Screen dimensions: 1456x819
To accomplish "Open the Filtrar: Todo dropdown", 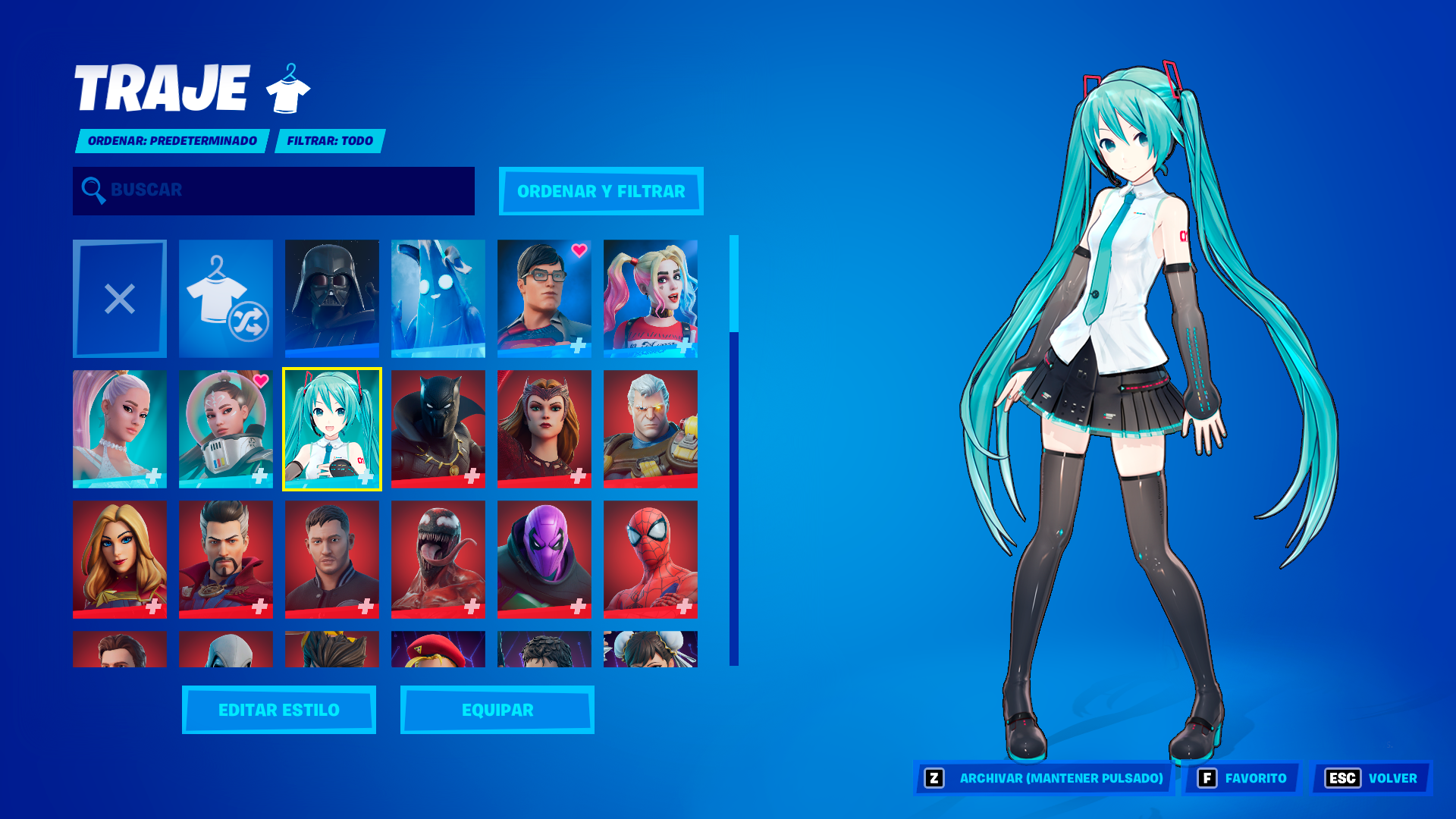I will click(331, 140).
